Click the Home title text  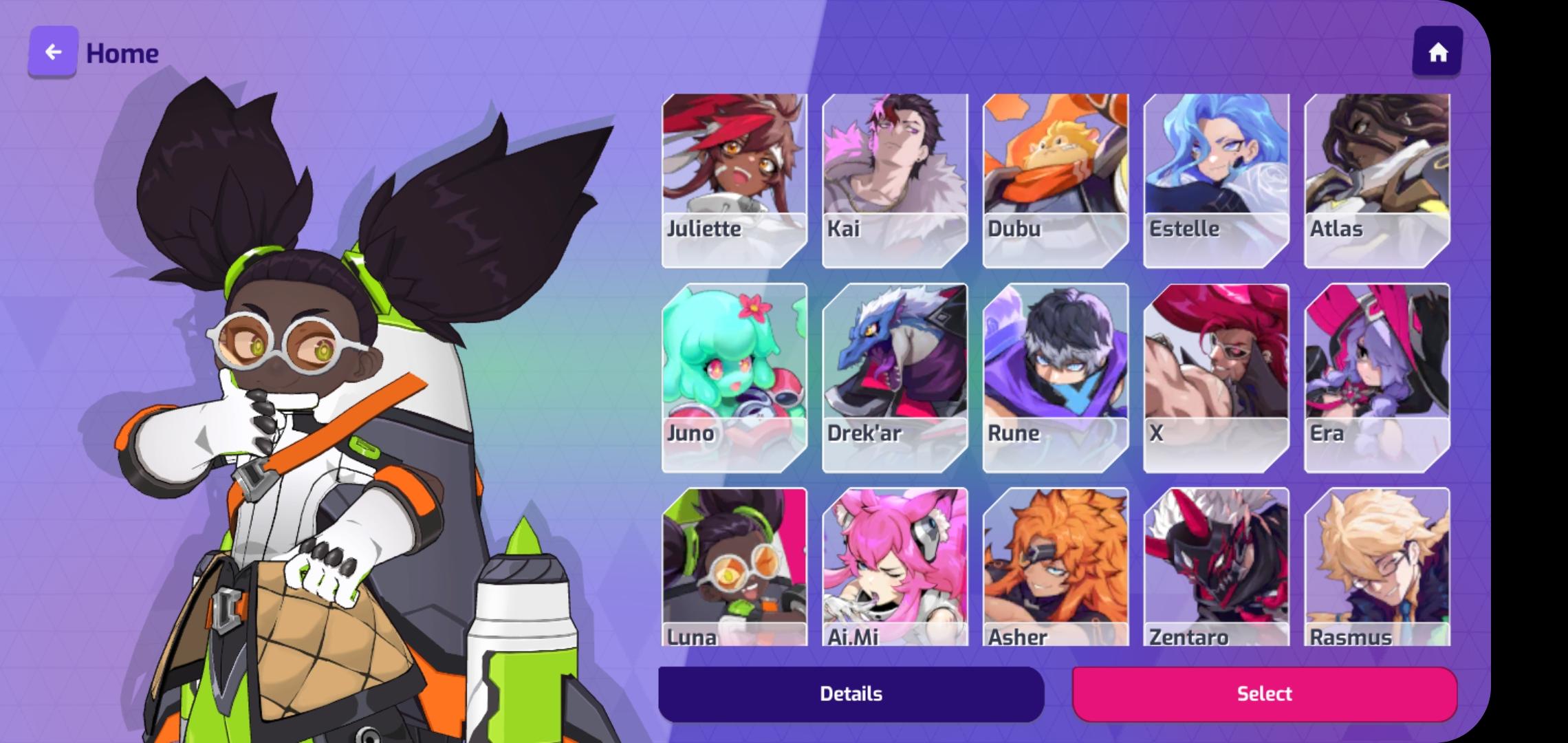click(121, 52)
